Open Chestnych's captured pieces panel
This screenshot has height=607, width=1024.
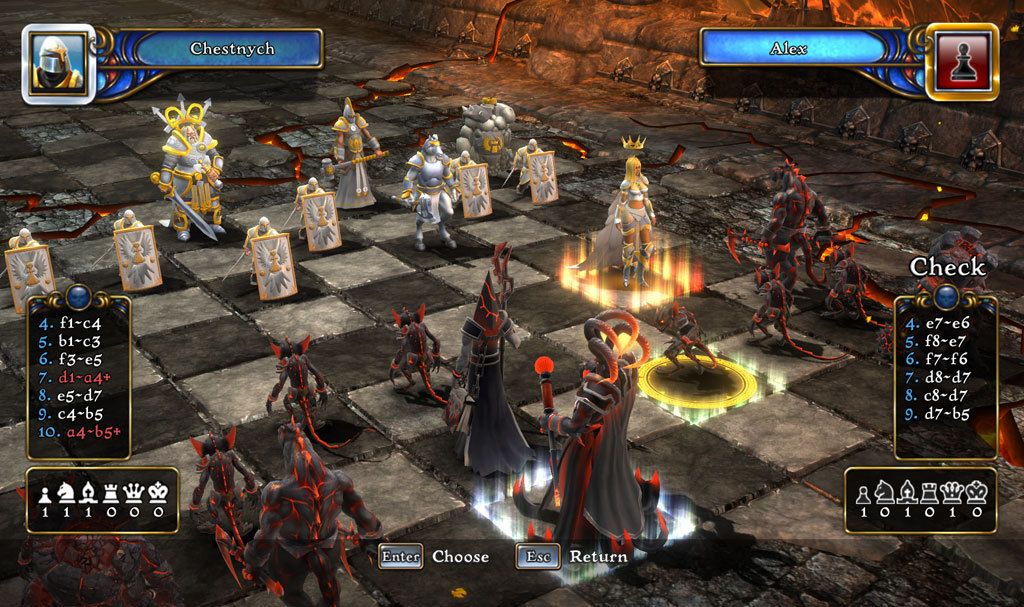102,499
